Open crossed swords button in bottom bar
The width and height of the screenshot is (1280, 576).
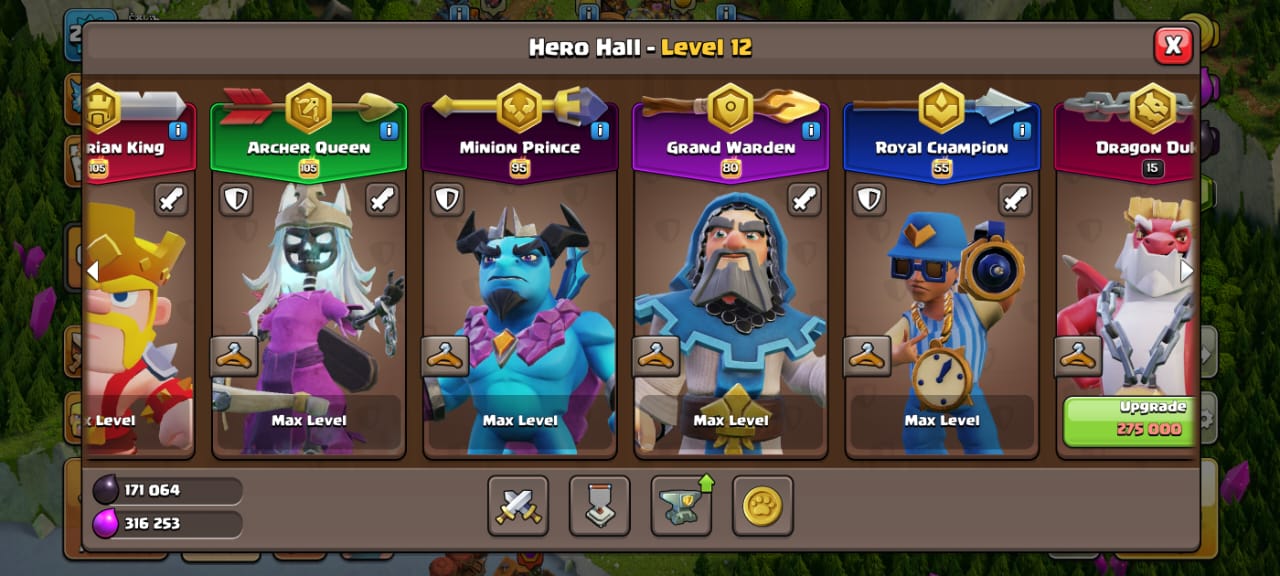(518, 506)
